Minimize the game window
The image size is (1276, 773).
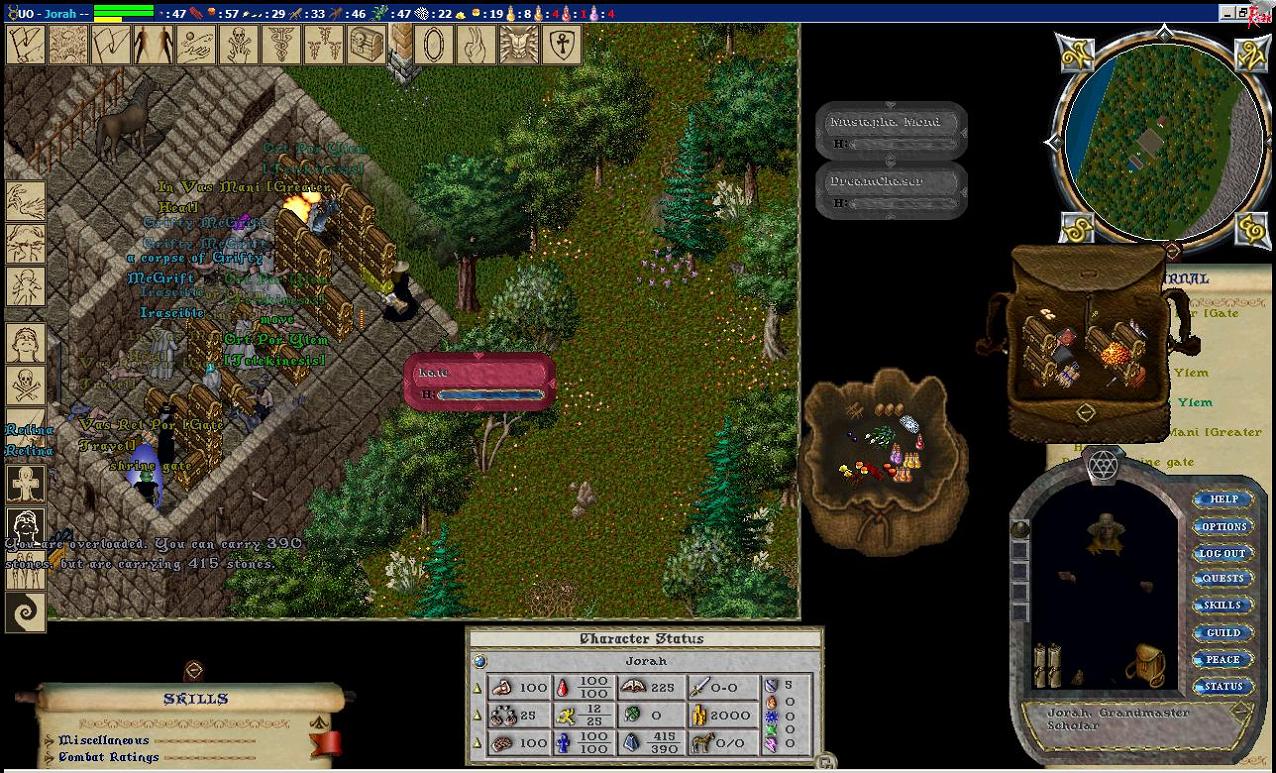pos(1227,13)
